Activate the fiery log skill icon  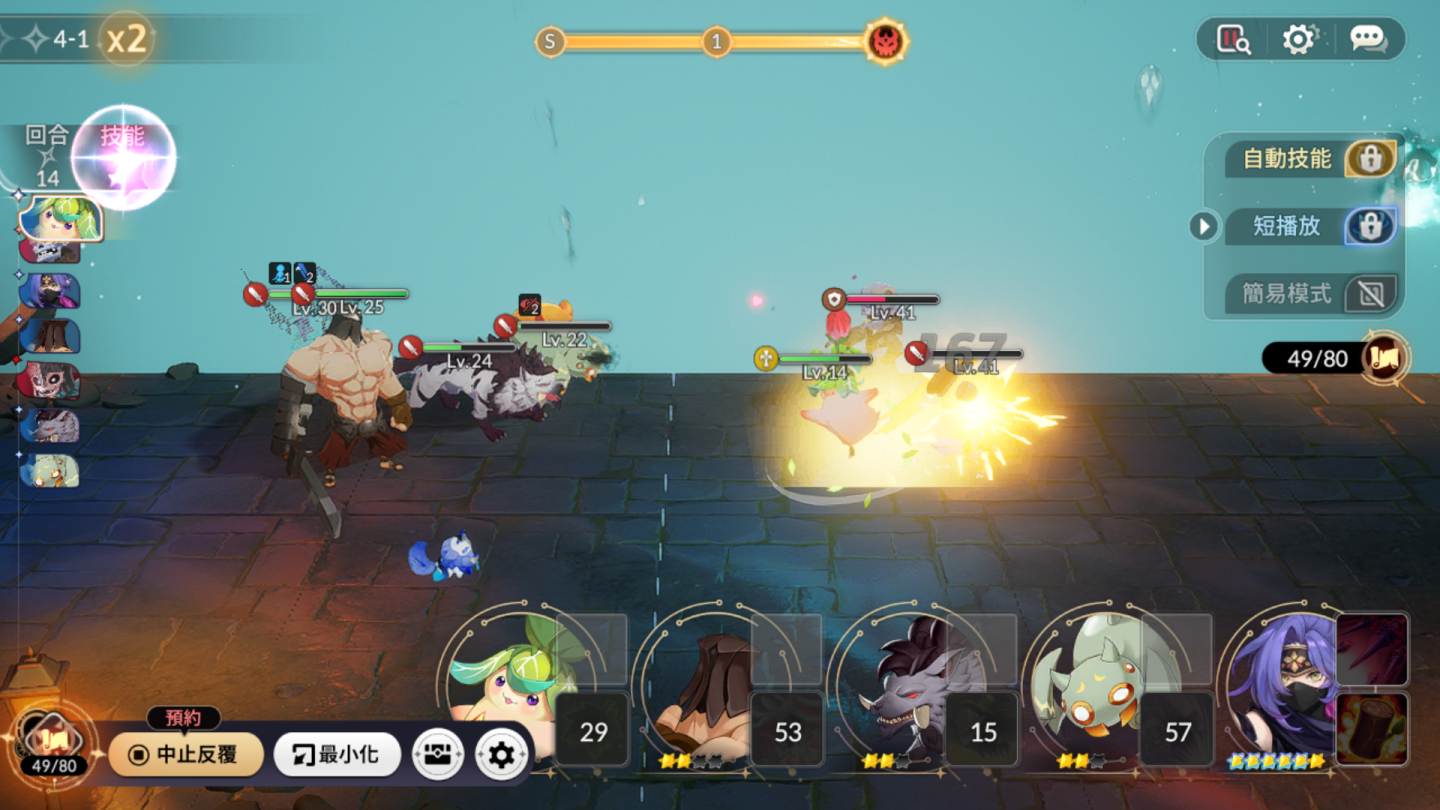(1372, 727)
